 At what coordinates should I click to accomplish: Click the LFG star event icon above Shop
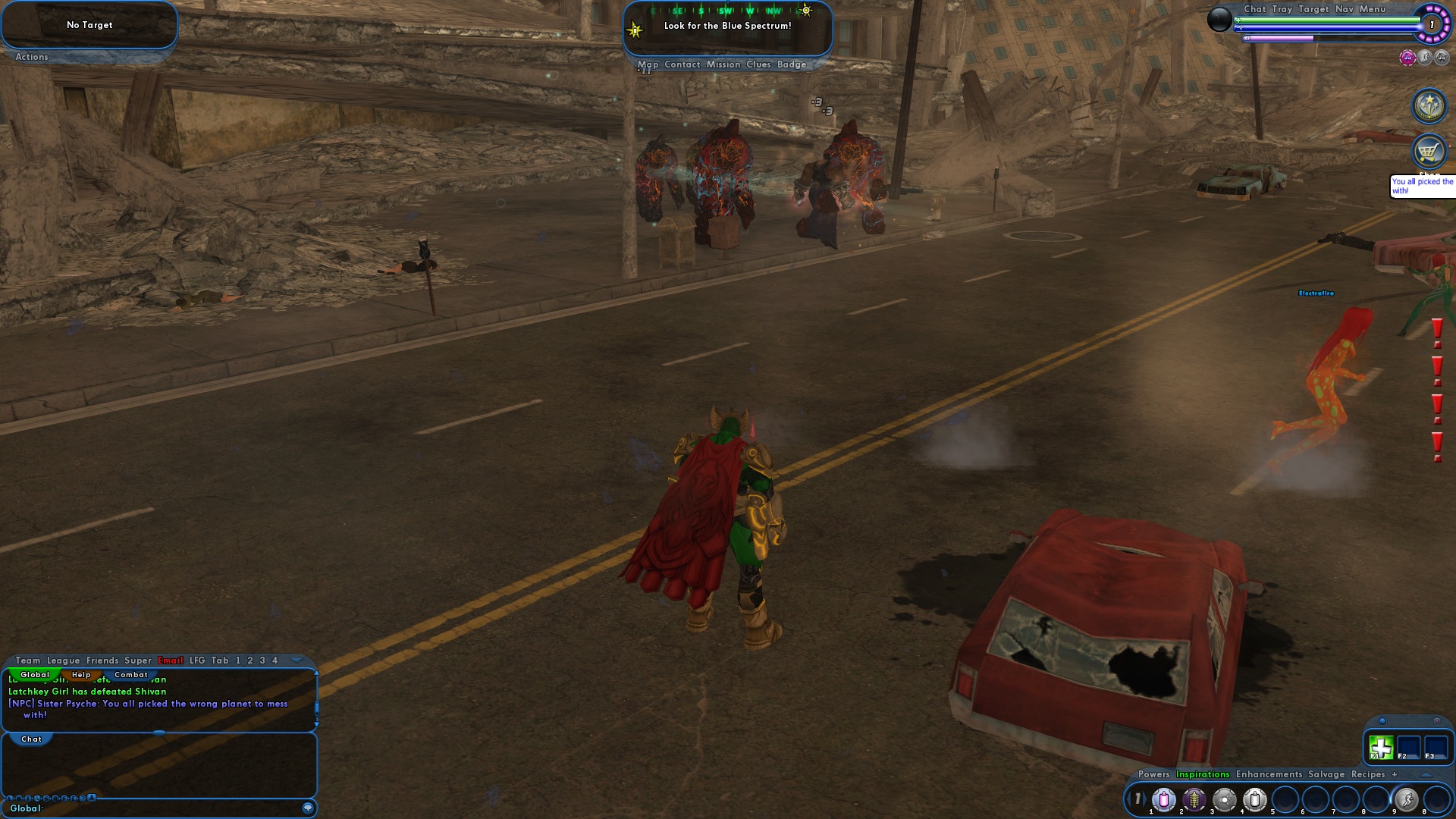1429,105
